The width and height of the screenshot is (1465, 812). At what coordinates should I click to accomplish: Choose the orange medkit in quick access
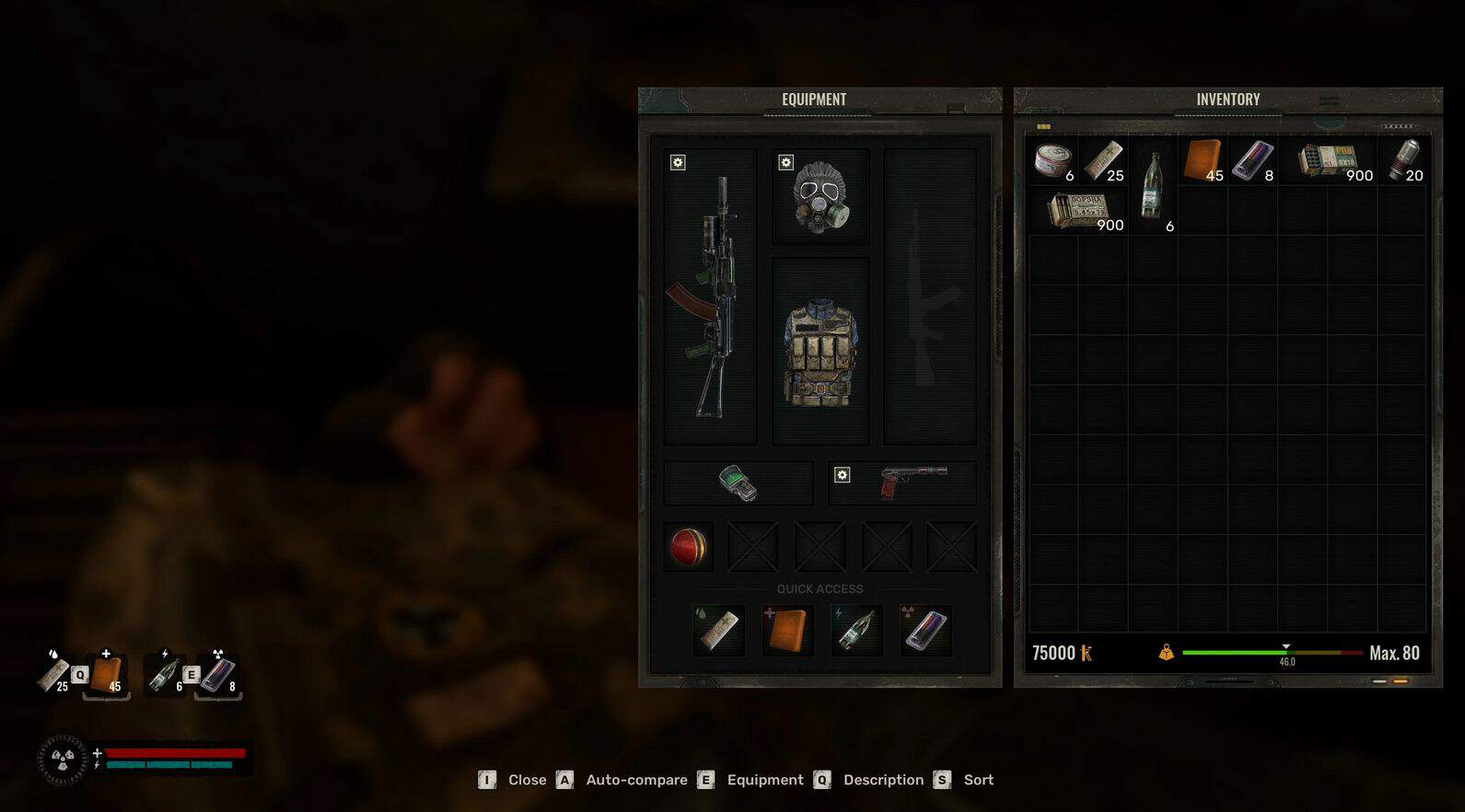pyautogui.click(x=787, y=631)
